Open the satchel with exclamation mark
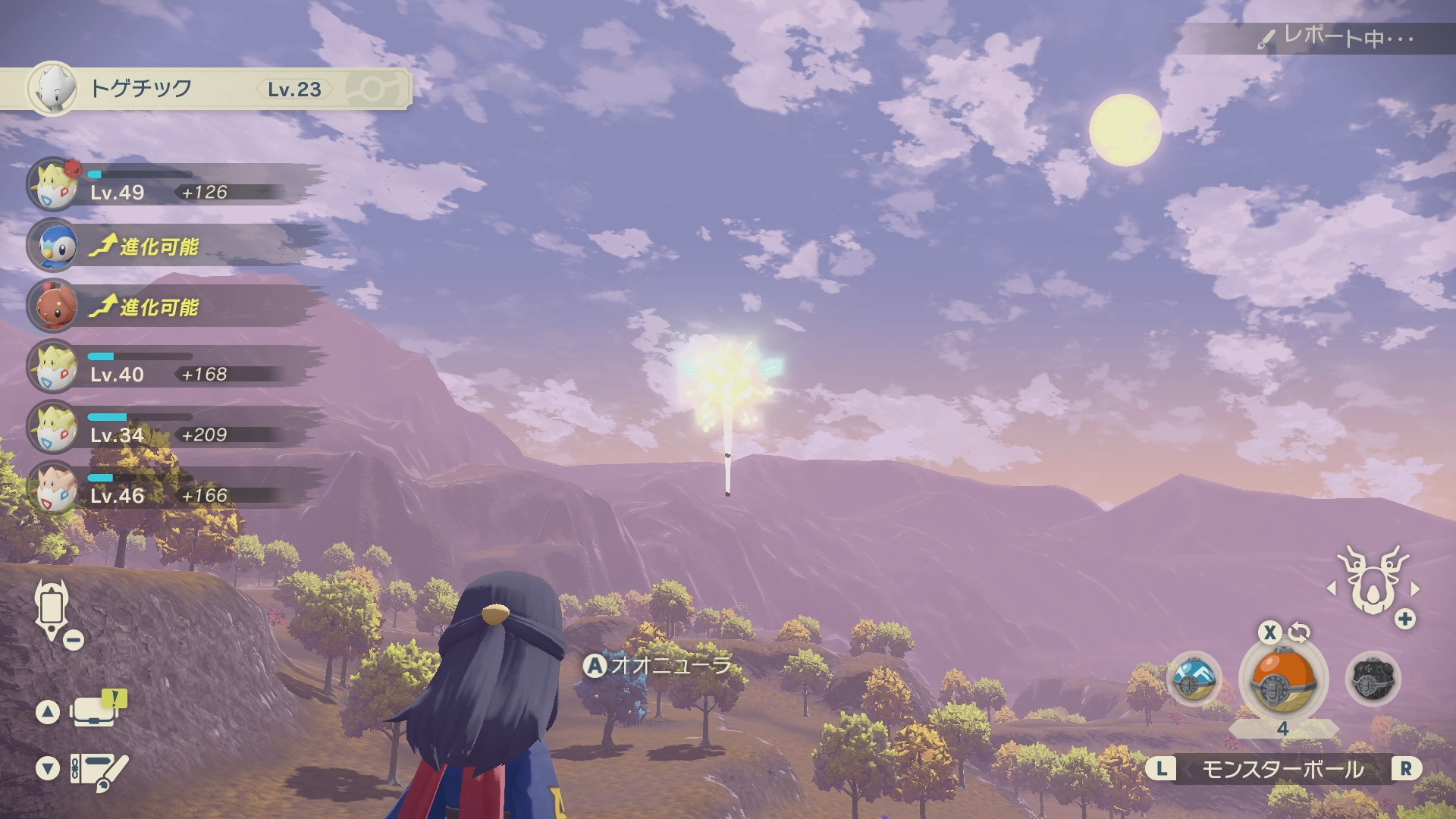 coord(95,711)
